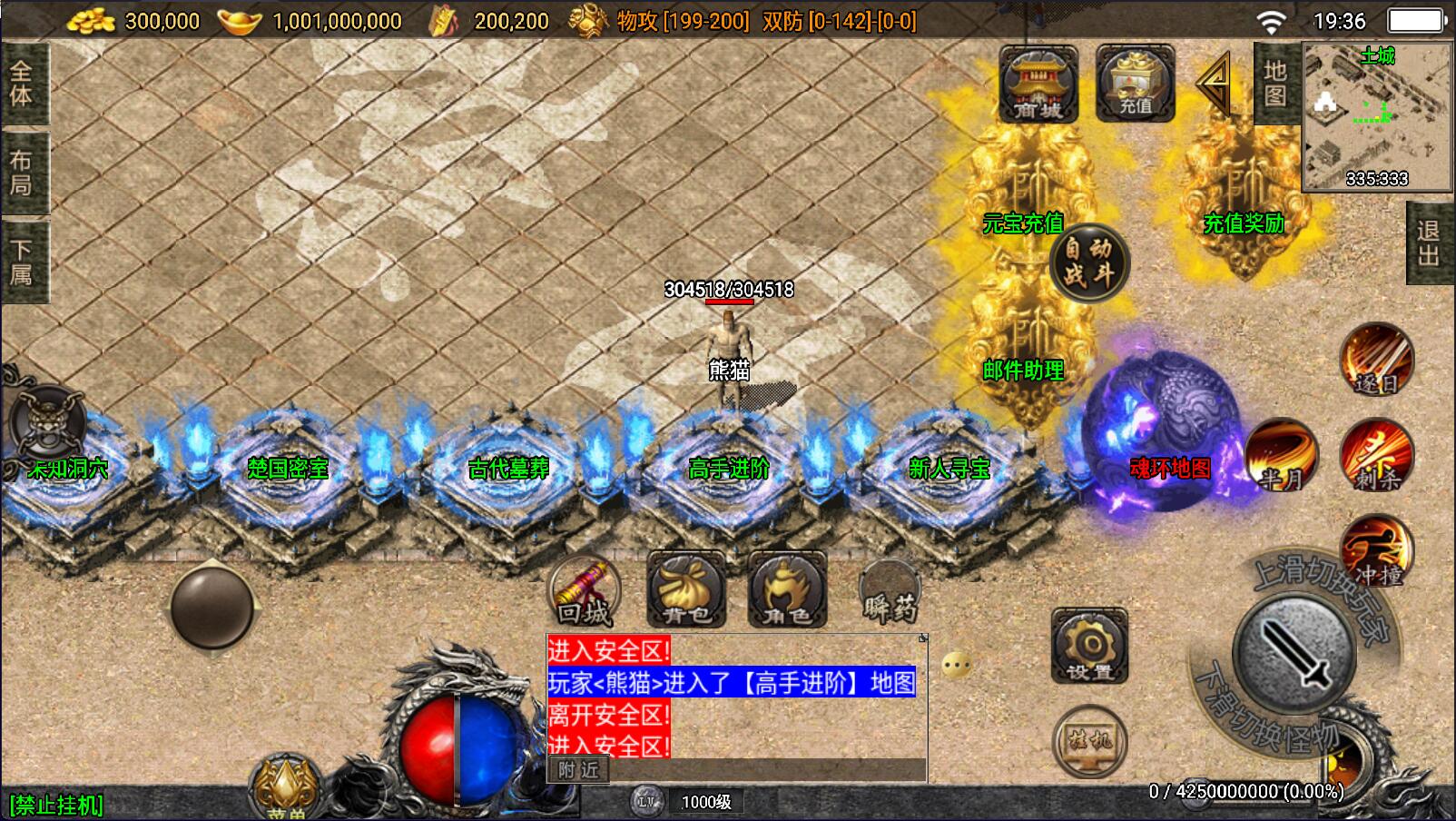Toggle the 挂机 idle button
This screenshot has width=1456, height=821.
pos(1089,742)
